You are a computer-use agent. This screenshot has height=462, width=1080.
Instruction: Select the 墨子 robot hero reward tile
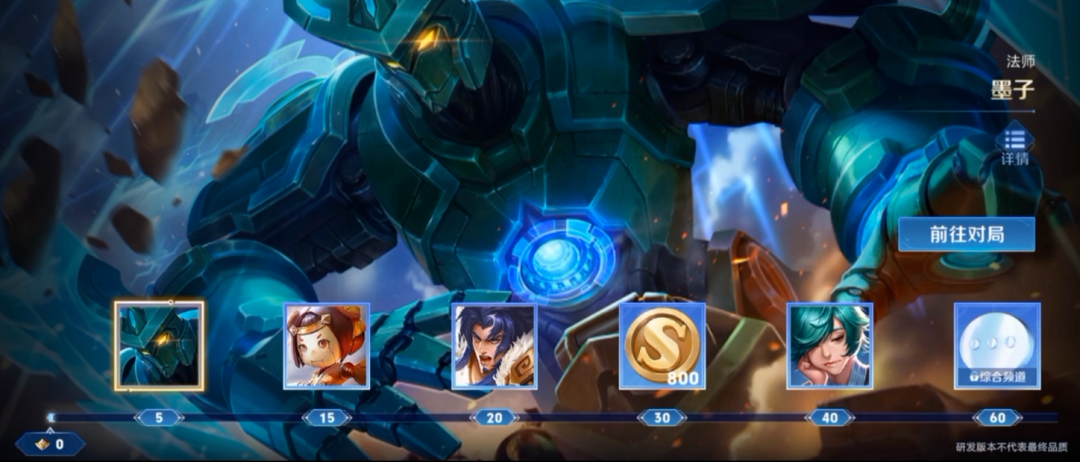[x=159, y=345]
